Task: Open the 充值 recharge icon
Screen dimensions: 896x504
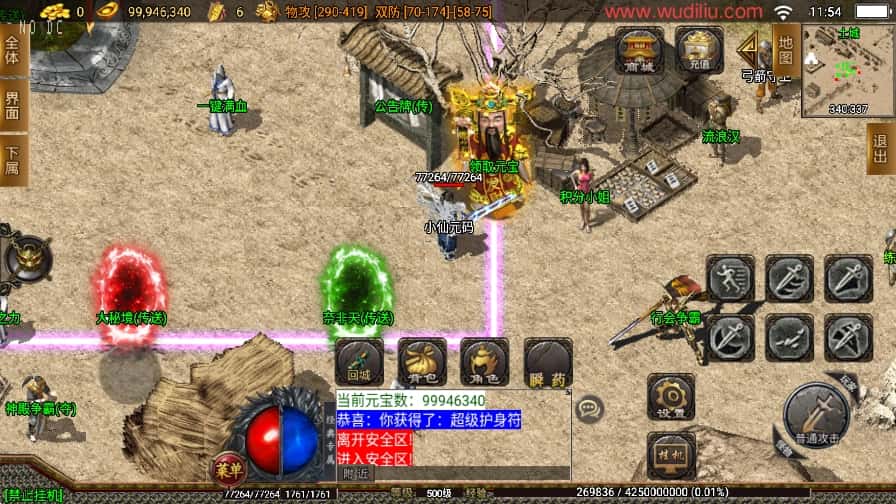Action: pos(699,50)
